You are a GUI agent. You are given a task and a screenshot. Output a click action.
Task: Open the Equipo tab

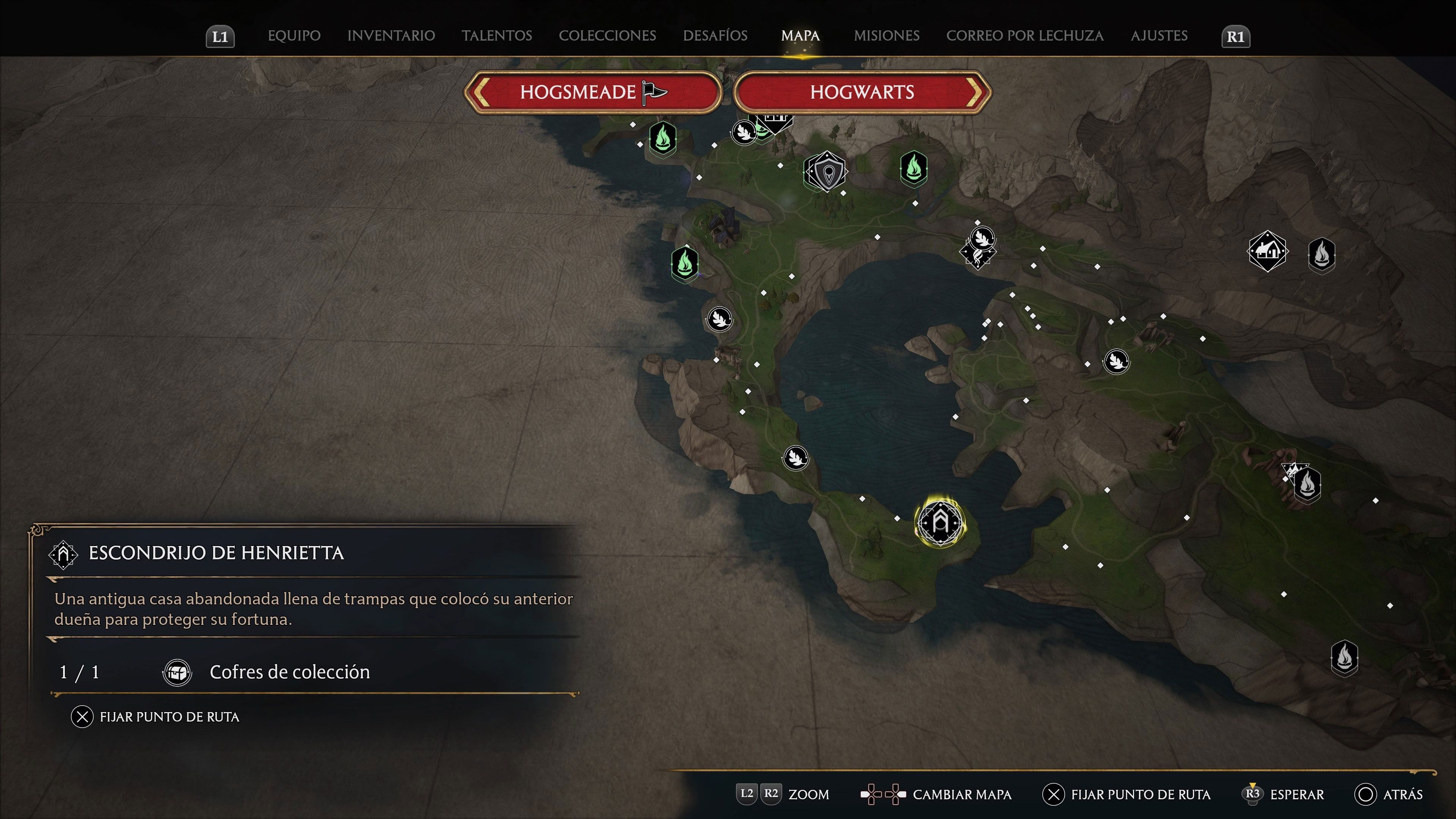[x=294, y=36]
